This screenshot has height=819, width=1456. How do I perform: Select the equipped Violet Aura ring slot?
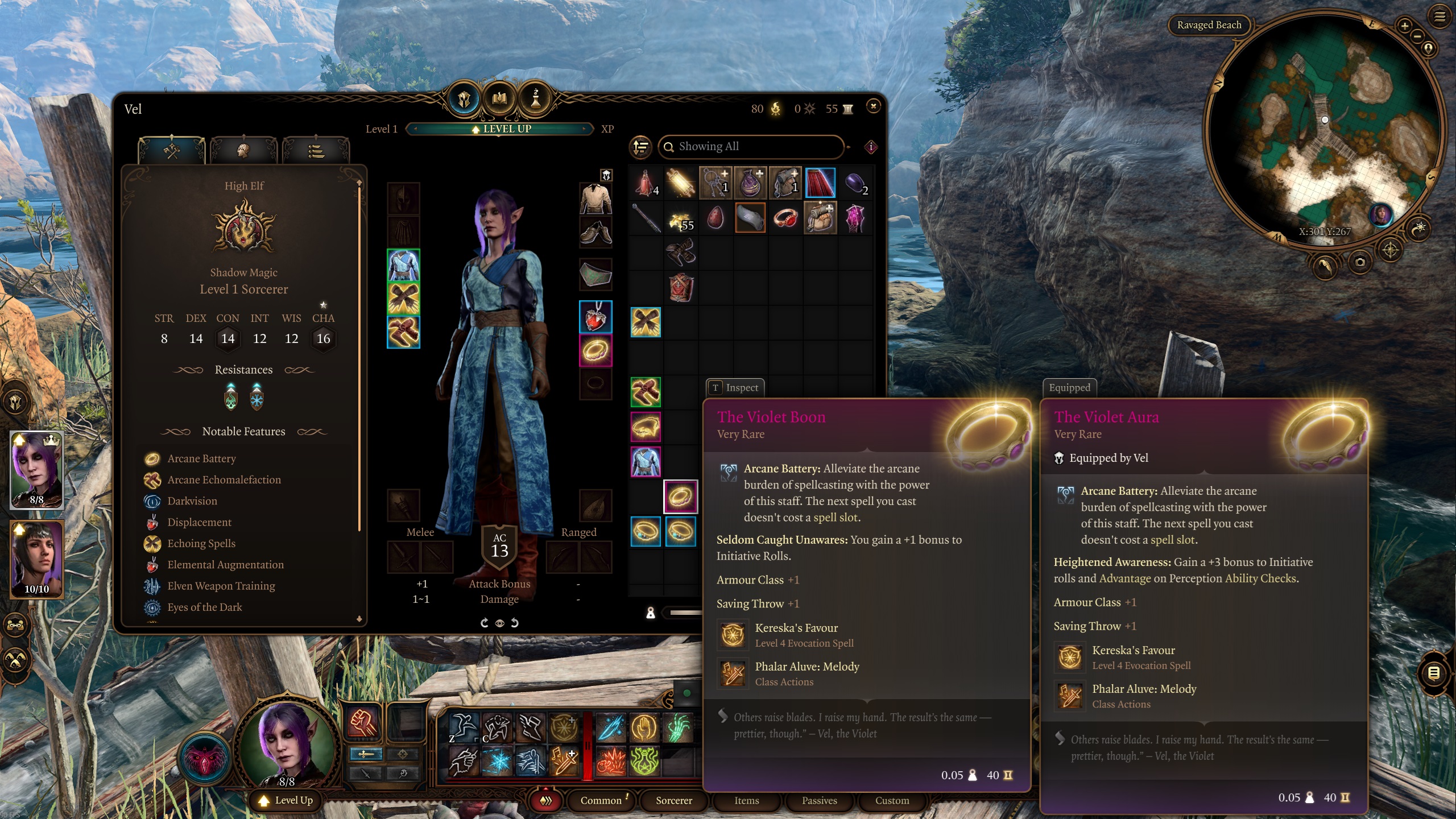[595, 350]
